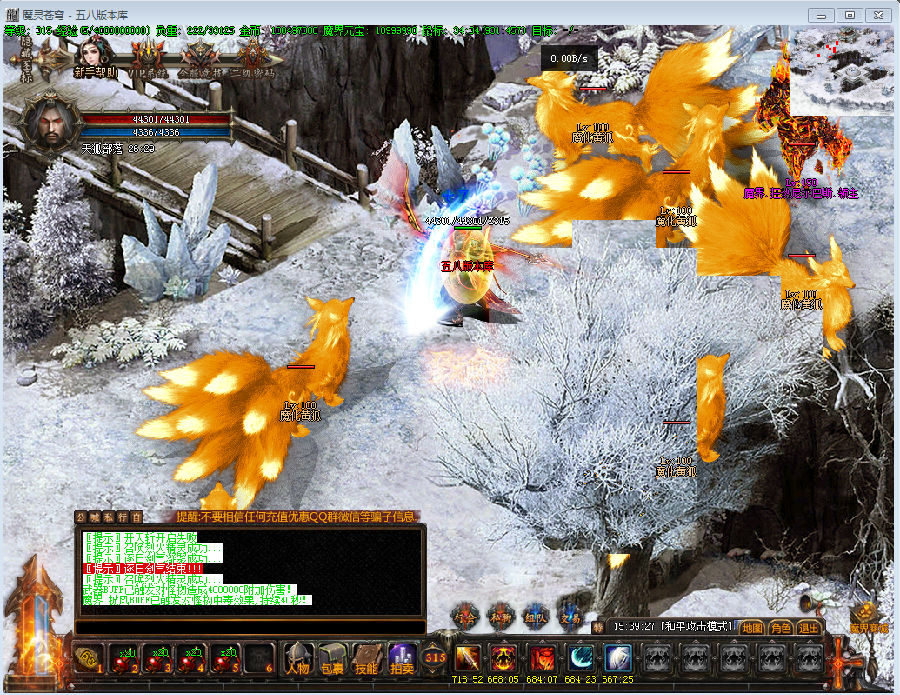Open the 交易 trade menu

(570, 615)
